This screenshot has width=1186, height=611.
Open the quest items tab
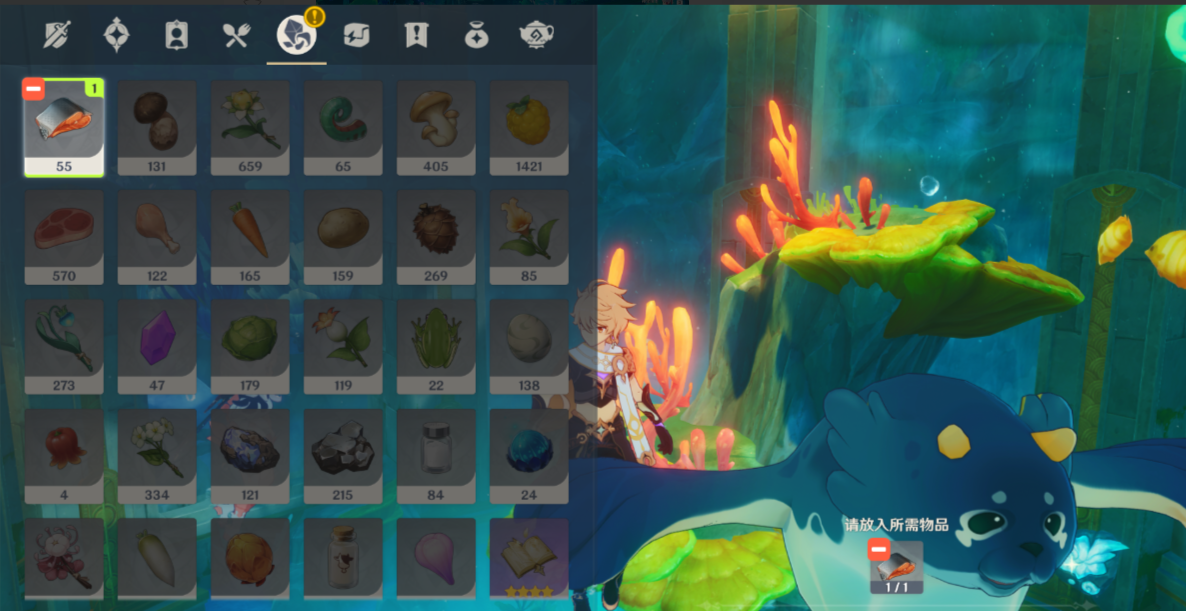click(x=415, y=35)
